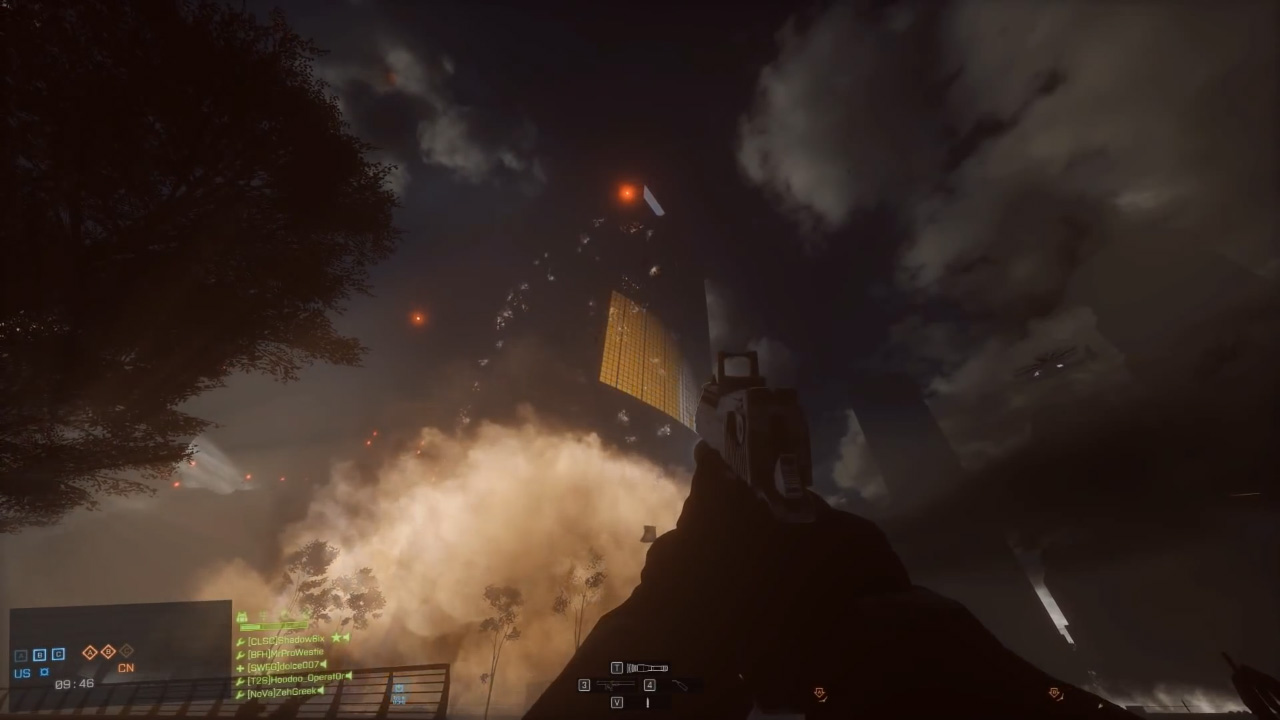The width and height of the screenshot is (1280, 720).
Task: Select the US team label
Action: click(x=22, y=674)
